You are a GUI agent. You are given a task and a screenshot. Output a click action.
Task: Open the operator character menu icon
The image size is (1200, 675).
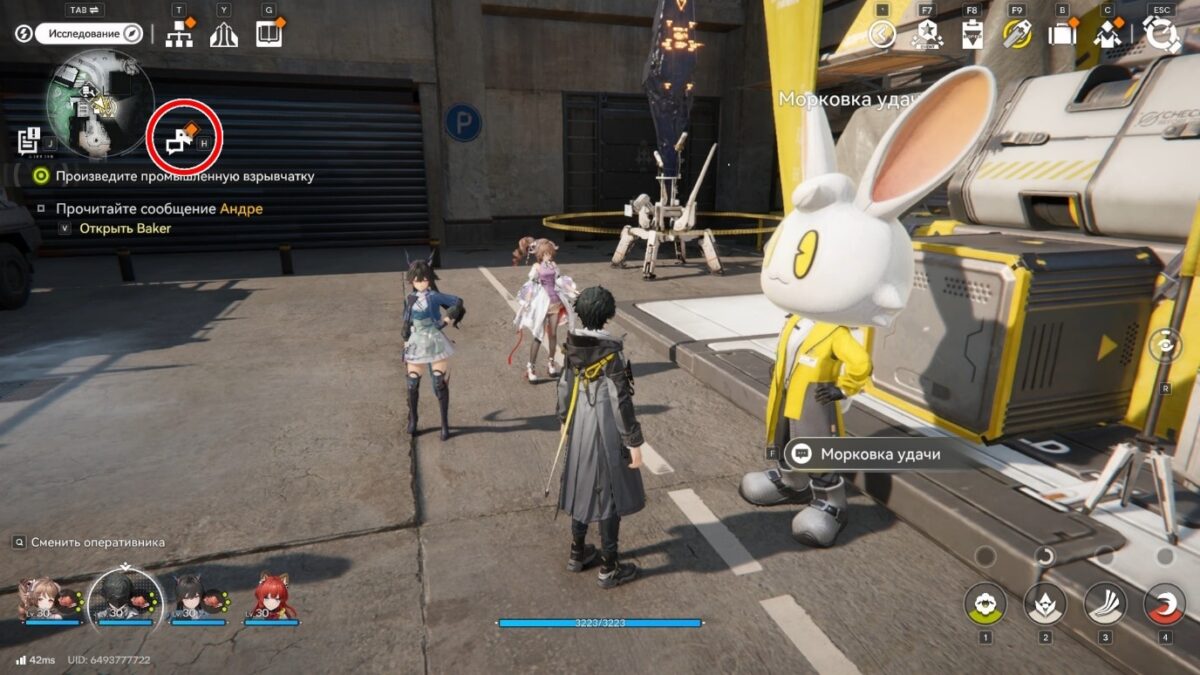pos(1107,35)
